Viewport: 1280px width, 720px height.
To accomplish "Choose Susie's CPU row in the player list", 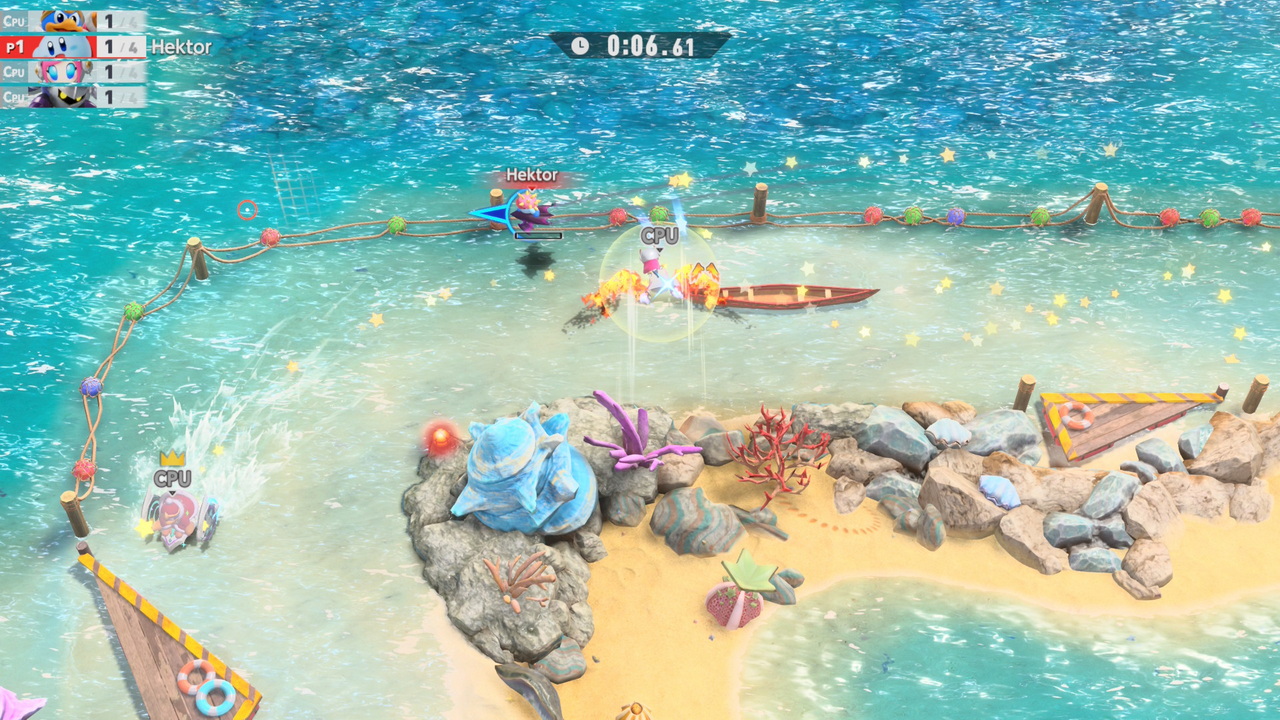I will 73,72.
